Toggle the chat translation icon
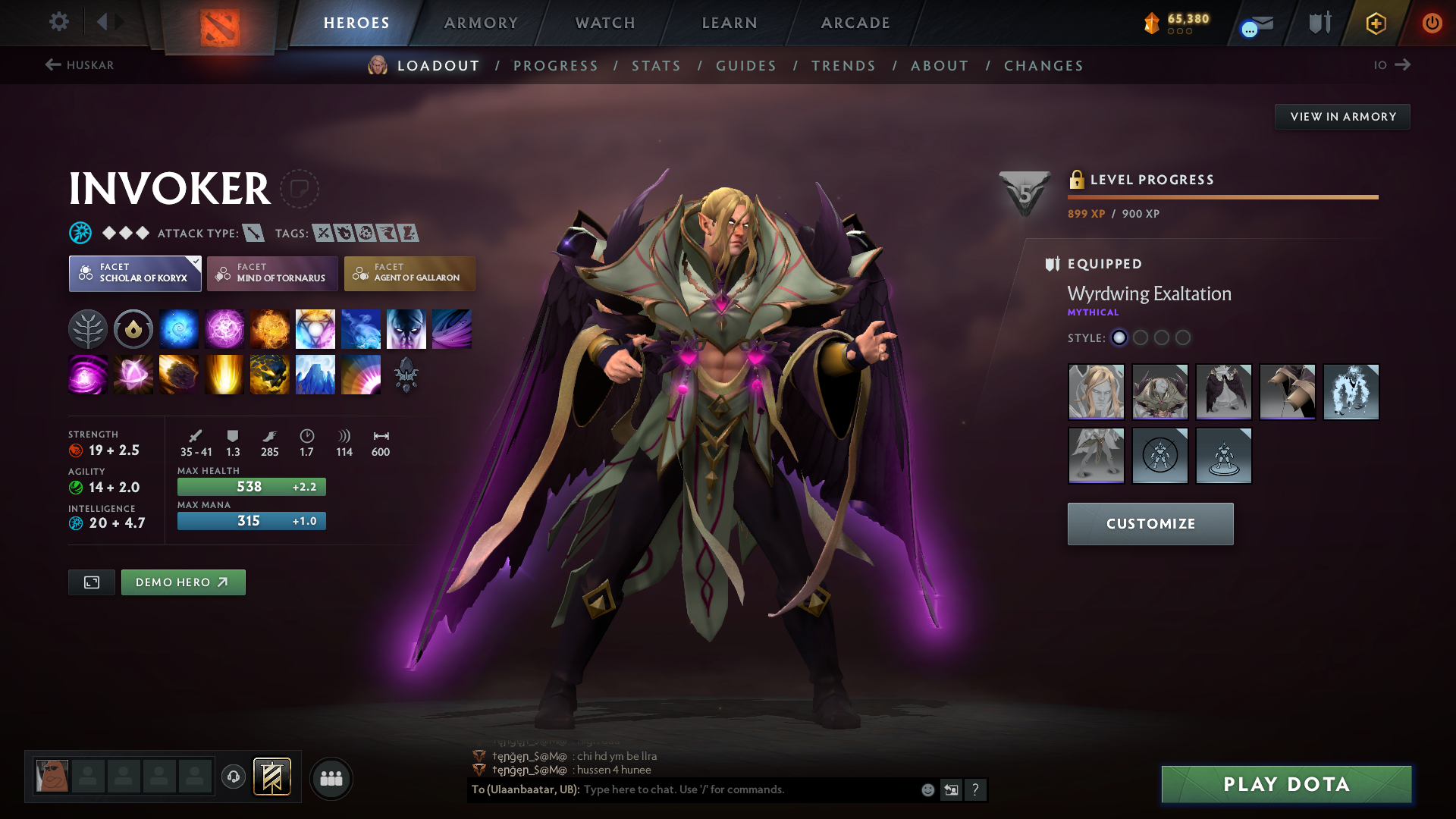Viewport: 1456px width, 819px height. [x=951, y=789]
